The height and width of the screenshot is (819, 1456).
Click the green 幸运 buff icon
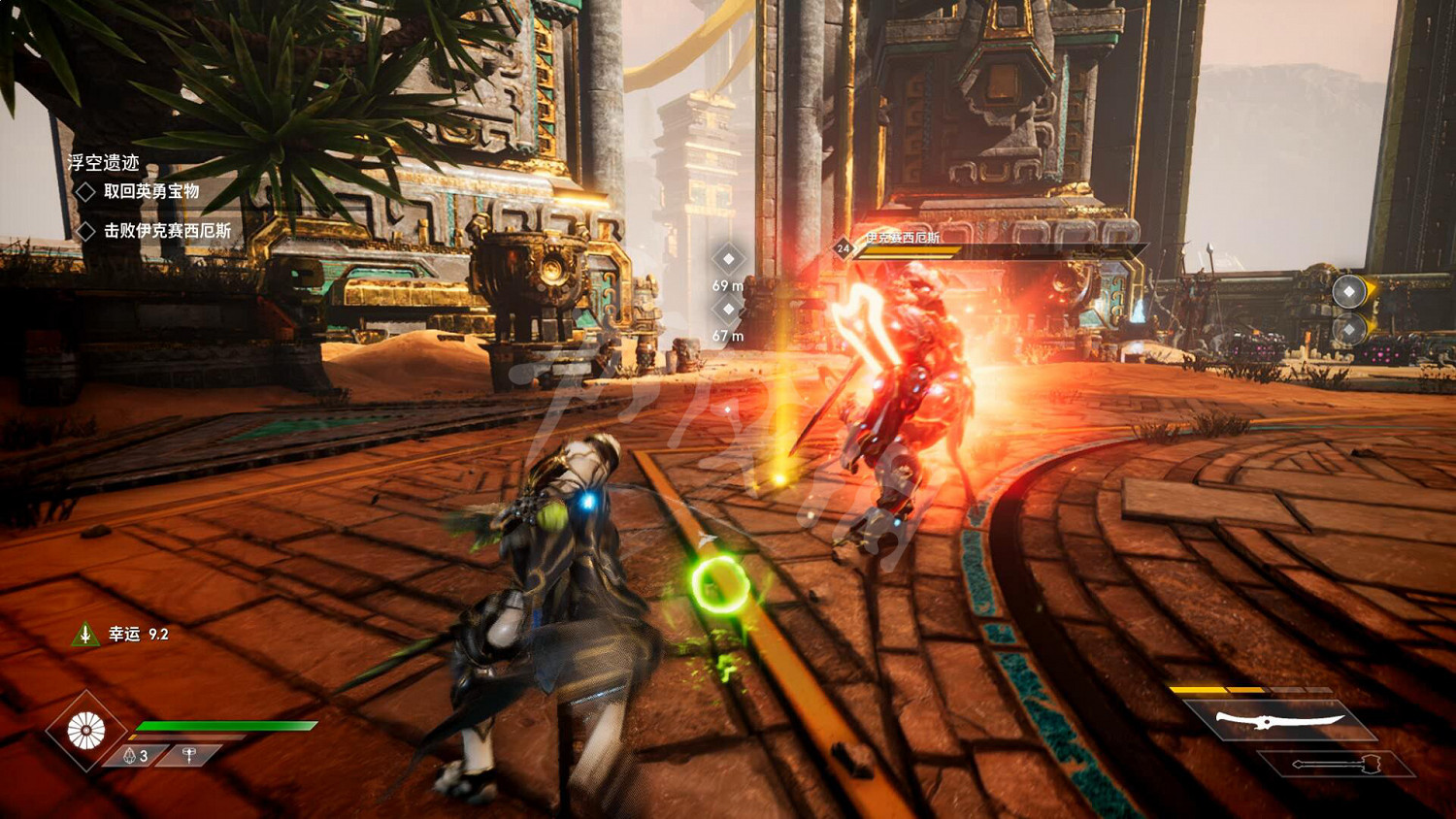[85, 634]
